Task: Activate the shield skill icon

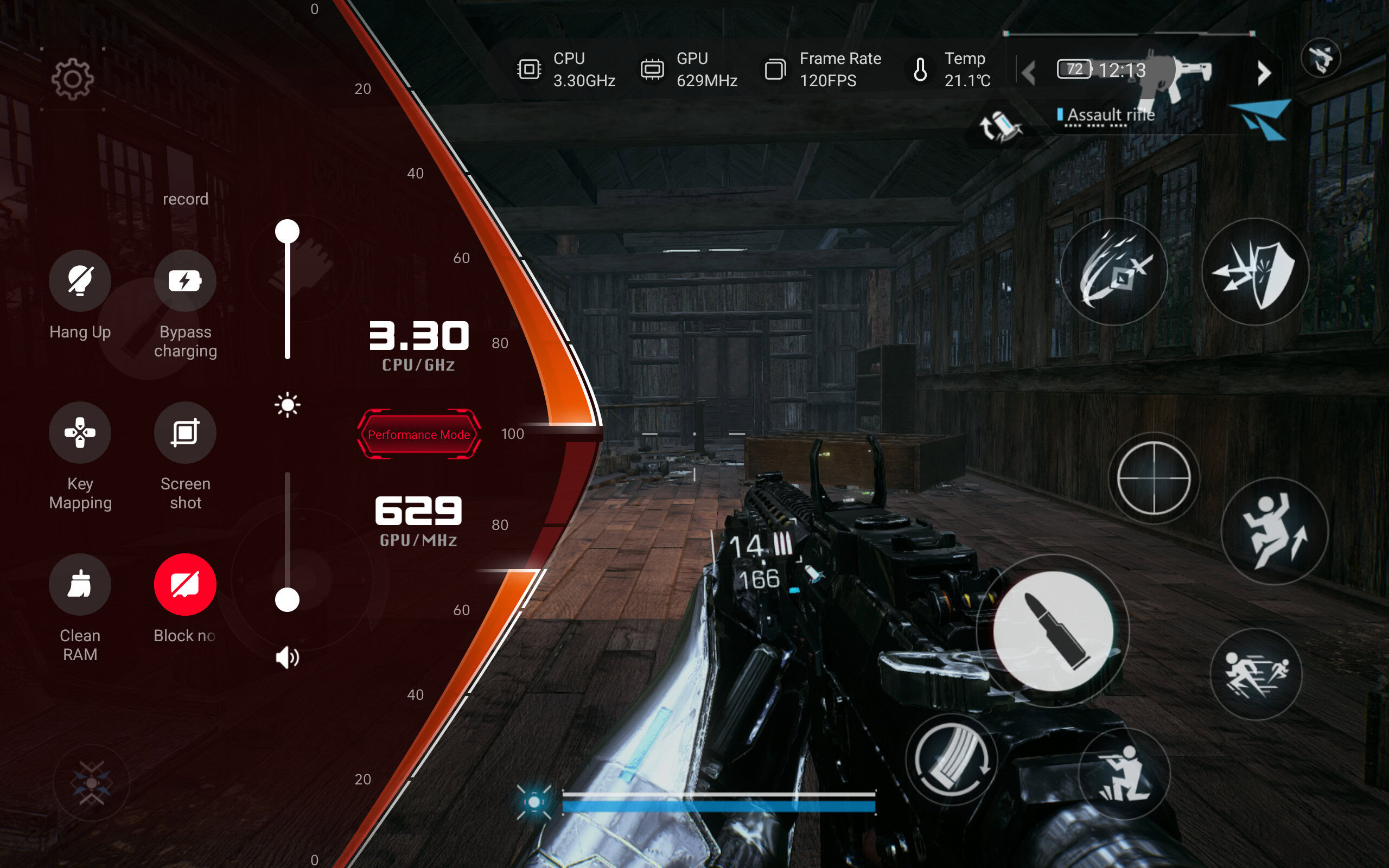Action: (1256, 272)
